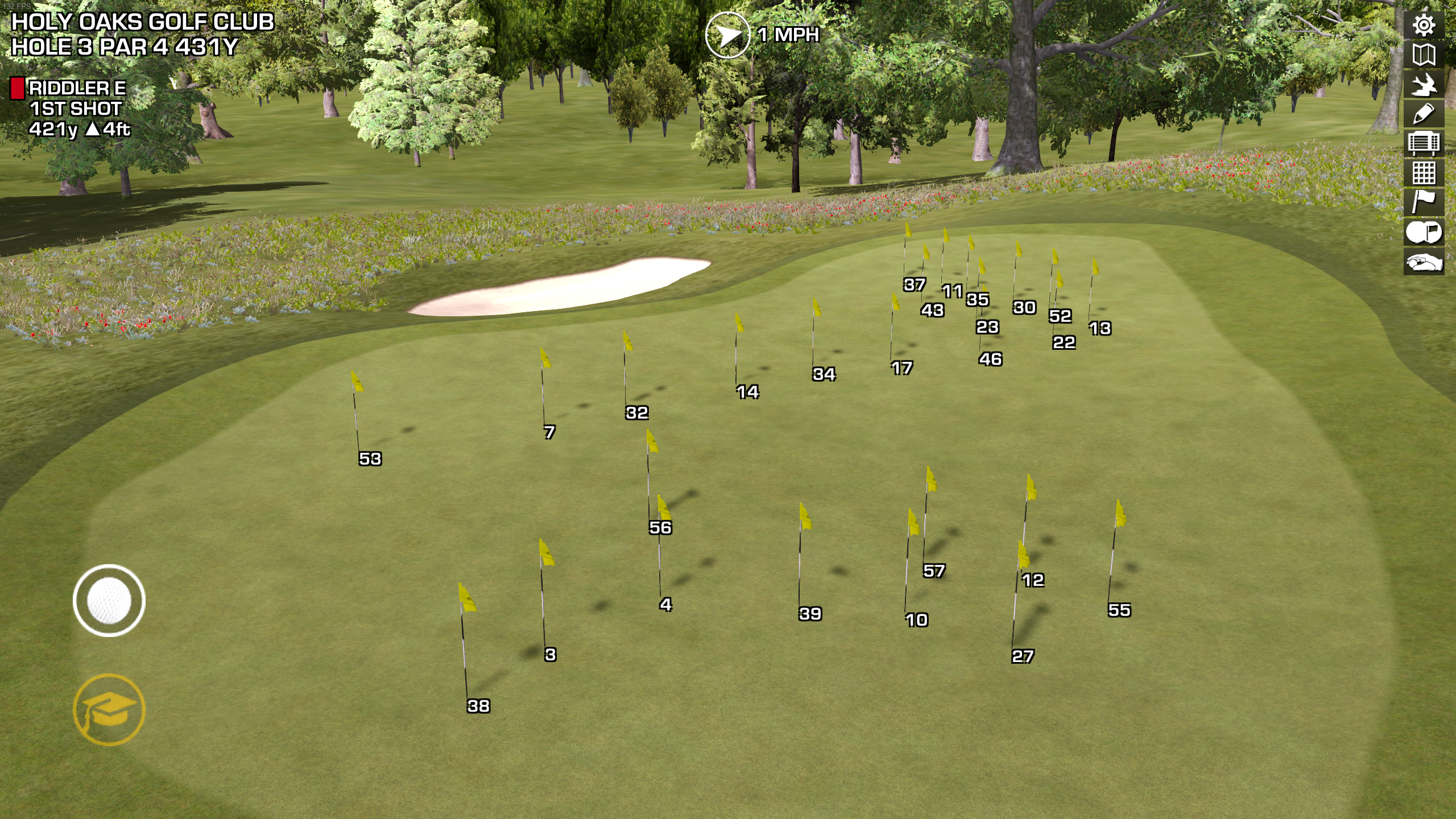Screen dimensions: 1456x819
Task: Open the graduation cap tutorial button
Action: point(109,709)
